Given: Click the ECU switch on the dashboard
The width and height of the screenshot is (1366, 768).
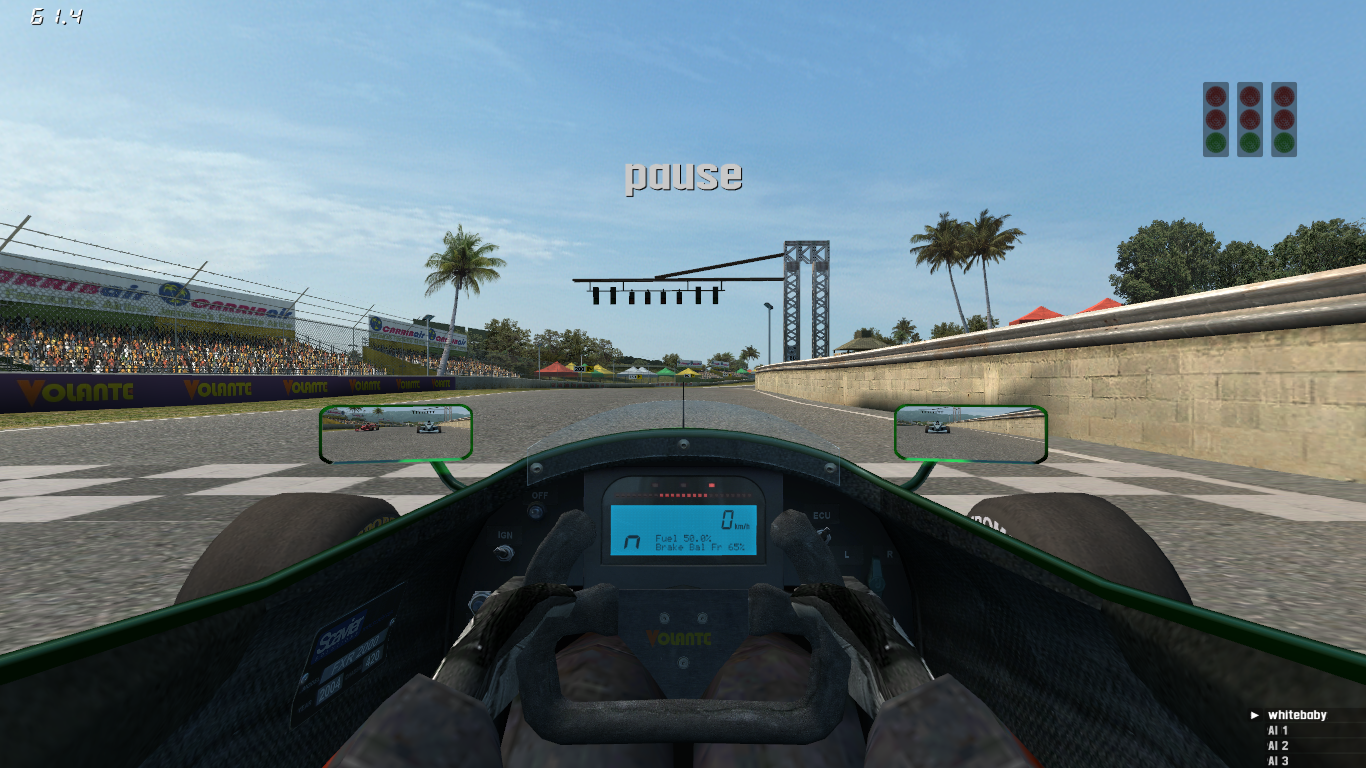Looking at the screenshot, I should pyautogui.click(x=822, y=517).
